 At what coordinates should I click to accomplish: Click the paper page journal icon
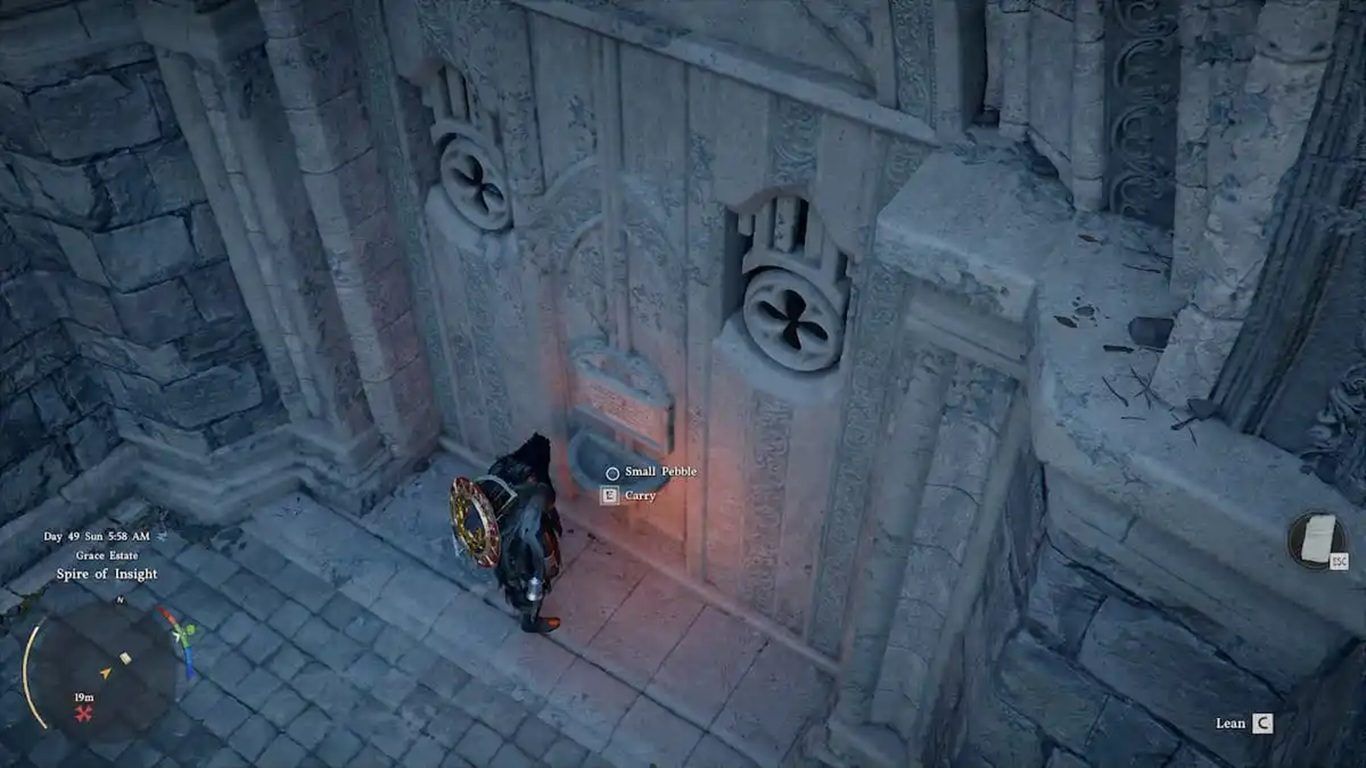coord(1315,539)
